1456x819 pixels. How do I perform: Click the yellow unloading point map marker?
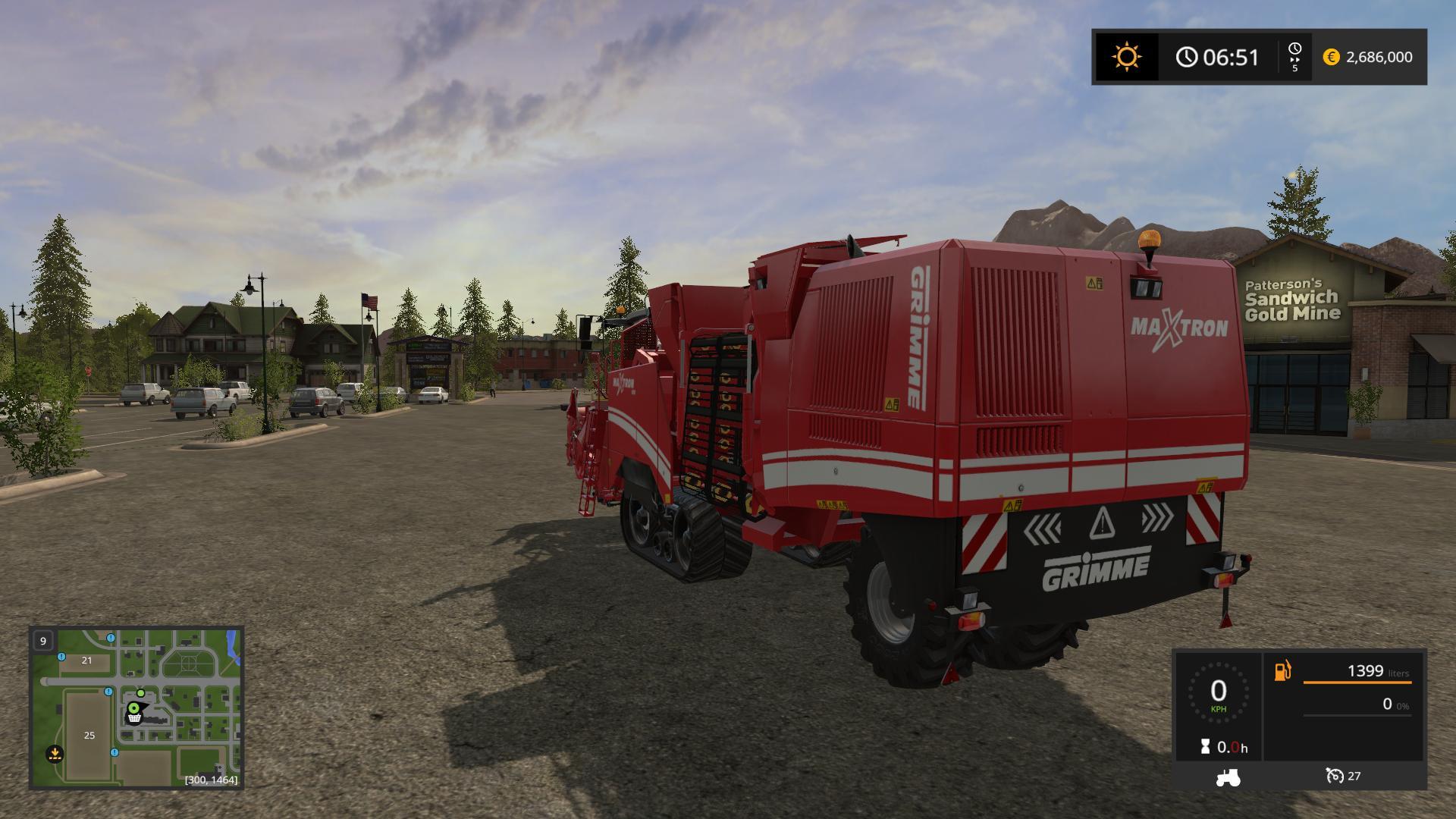[x=55, y=754]
